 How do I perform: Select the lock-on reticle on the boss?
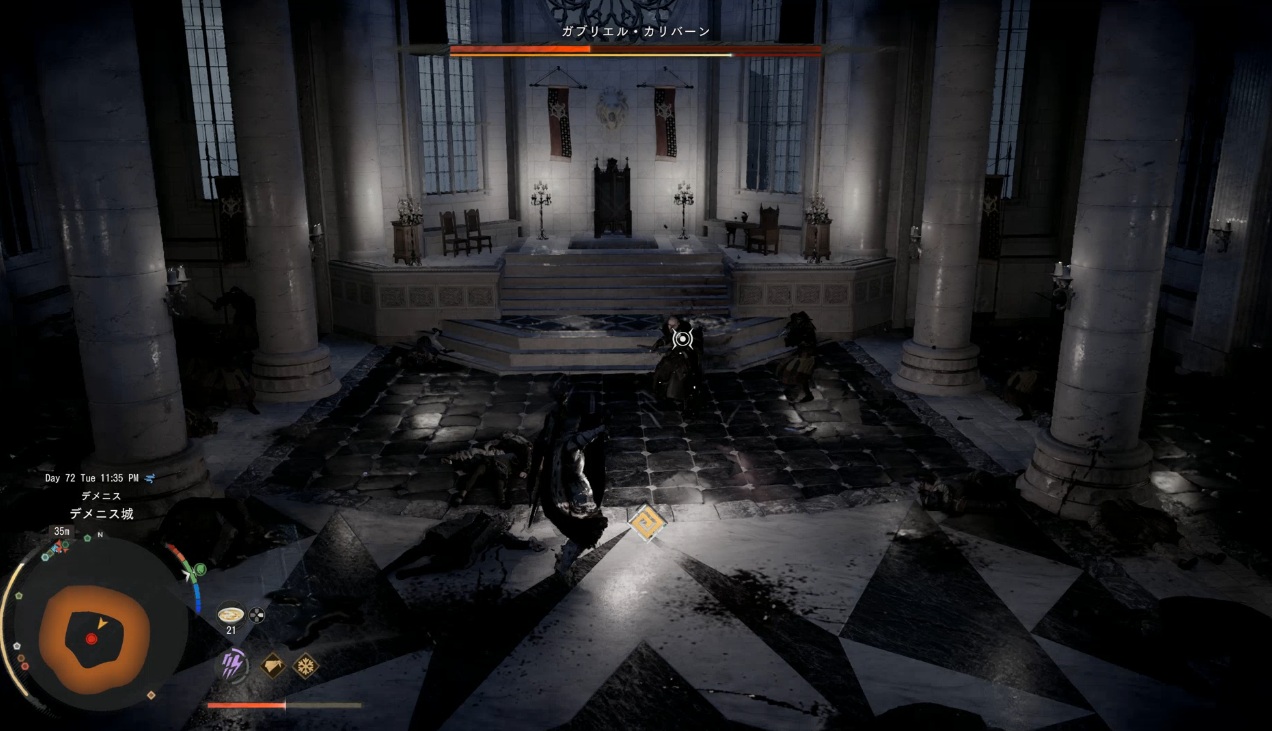pos(682,339)
